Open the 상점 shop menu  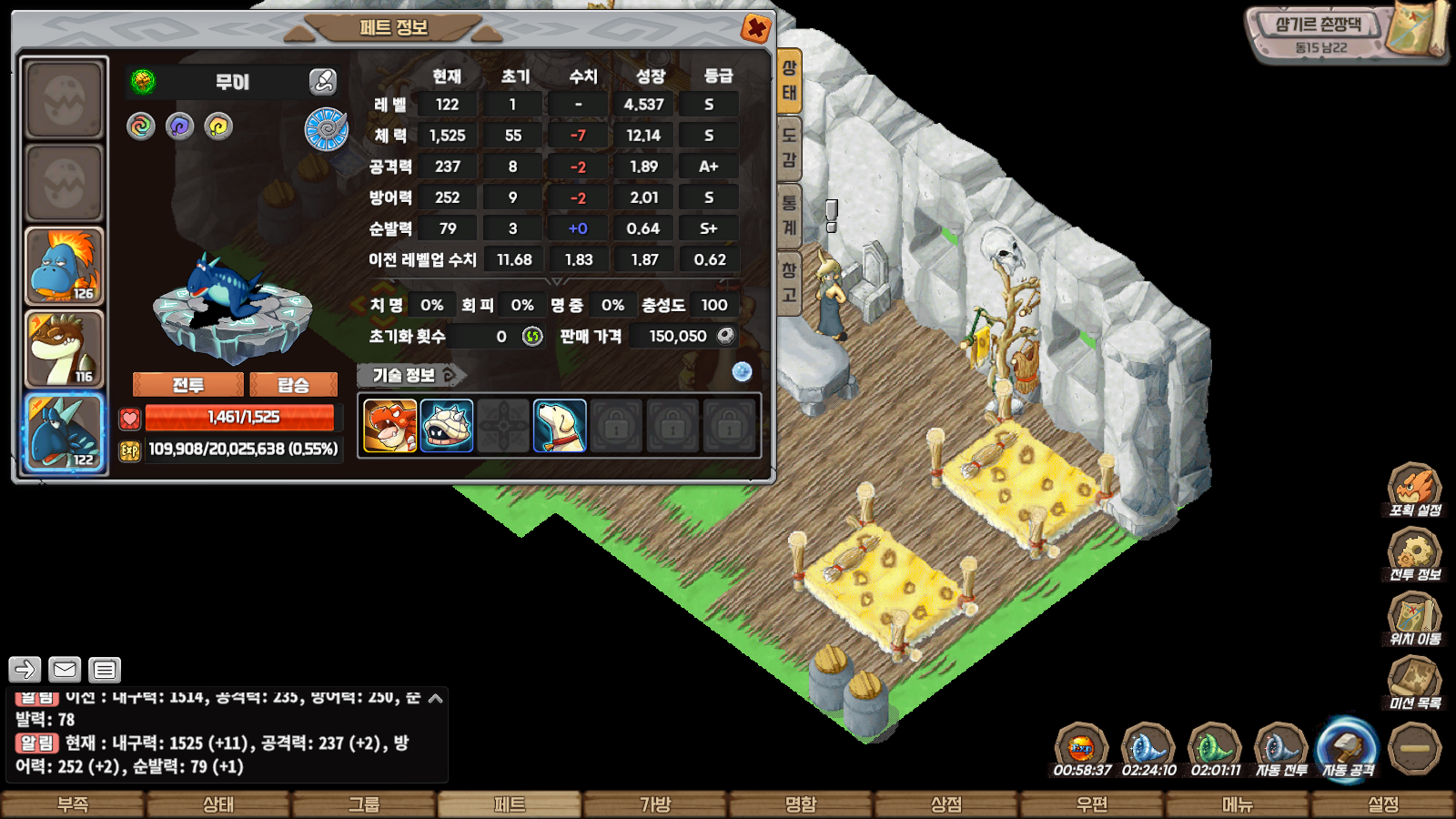(x=946, y=804)
